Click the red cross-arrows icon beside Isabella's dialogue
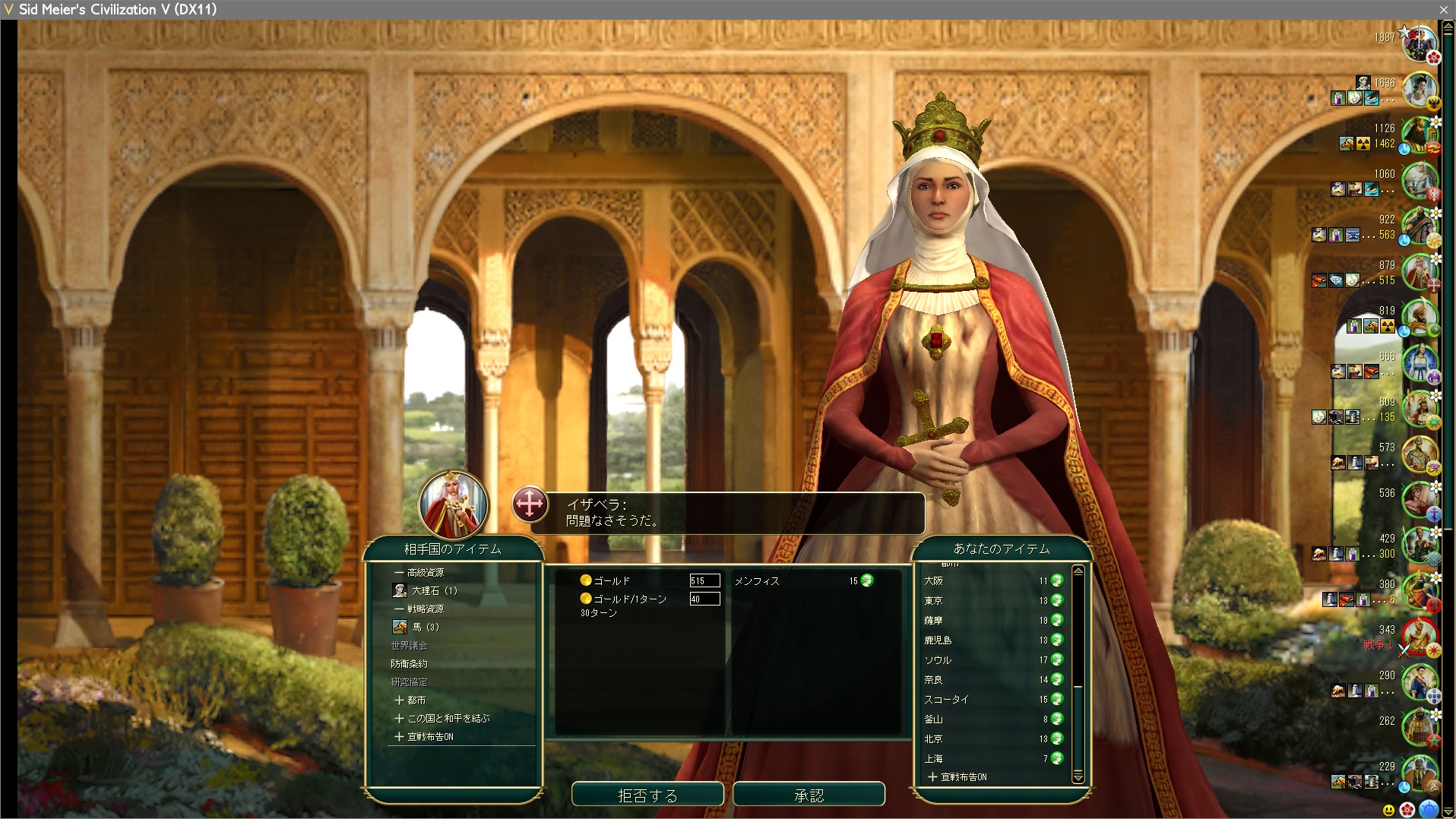The width and height of the screenshot is (1456, 819). (x=530, y=504)
